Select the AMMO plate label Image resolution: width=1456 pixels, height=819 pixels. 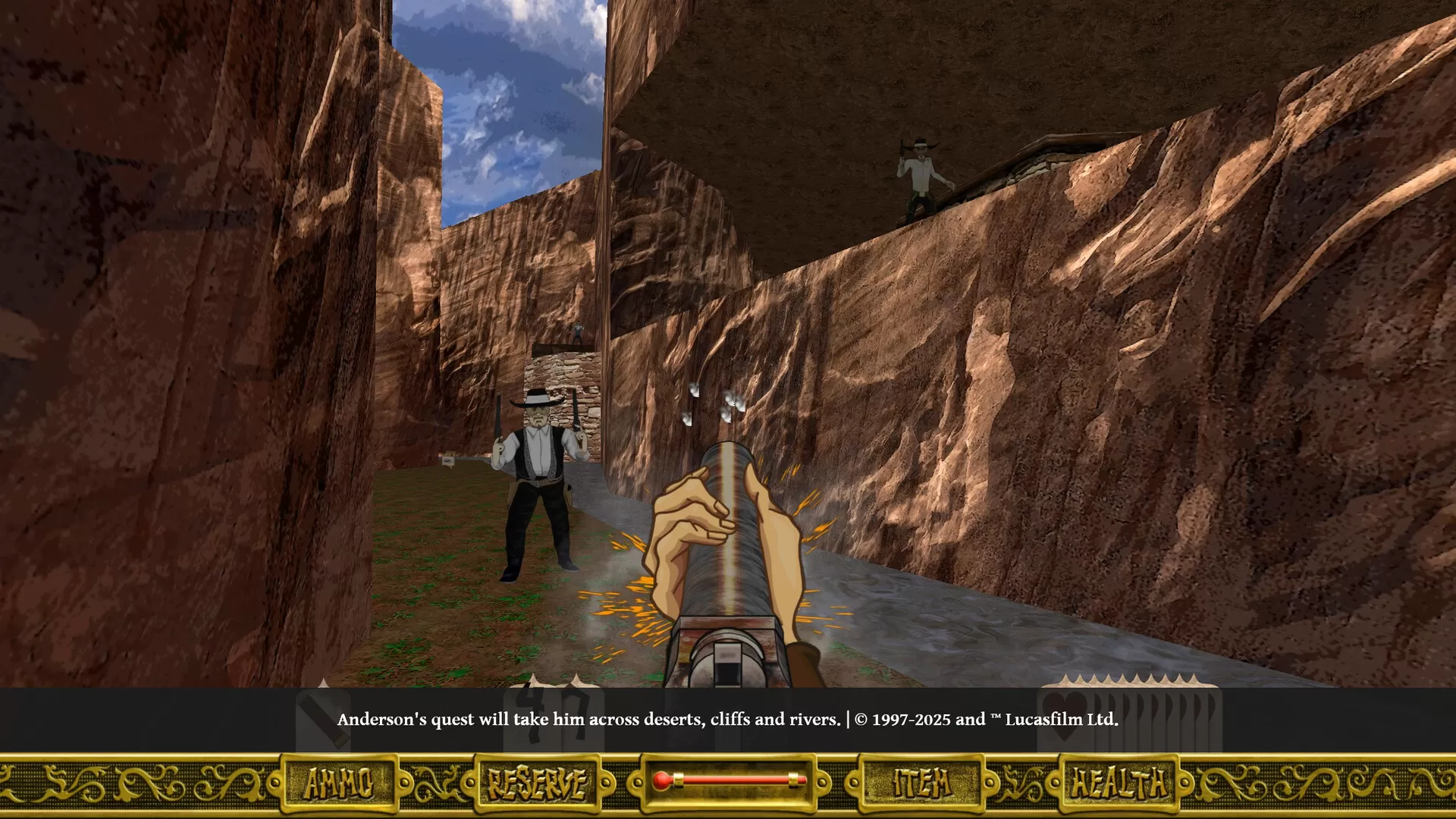[338, 783]
